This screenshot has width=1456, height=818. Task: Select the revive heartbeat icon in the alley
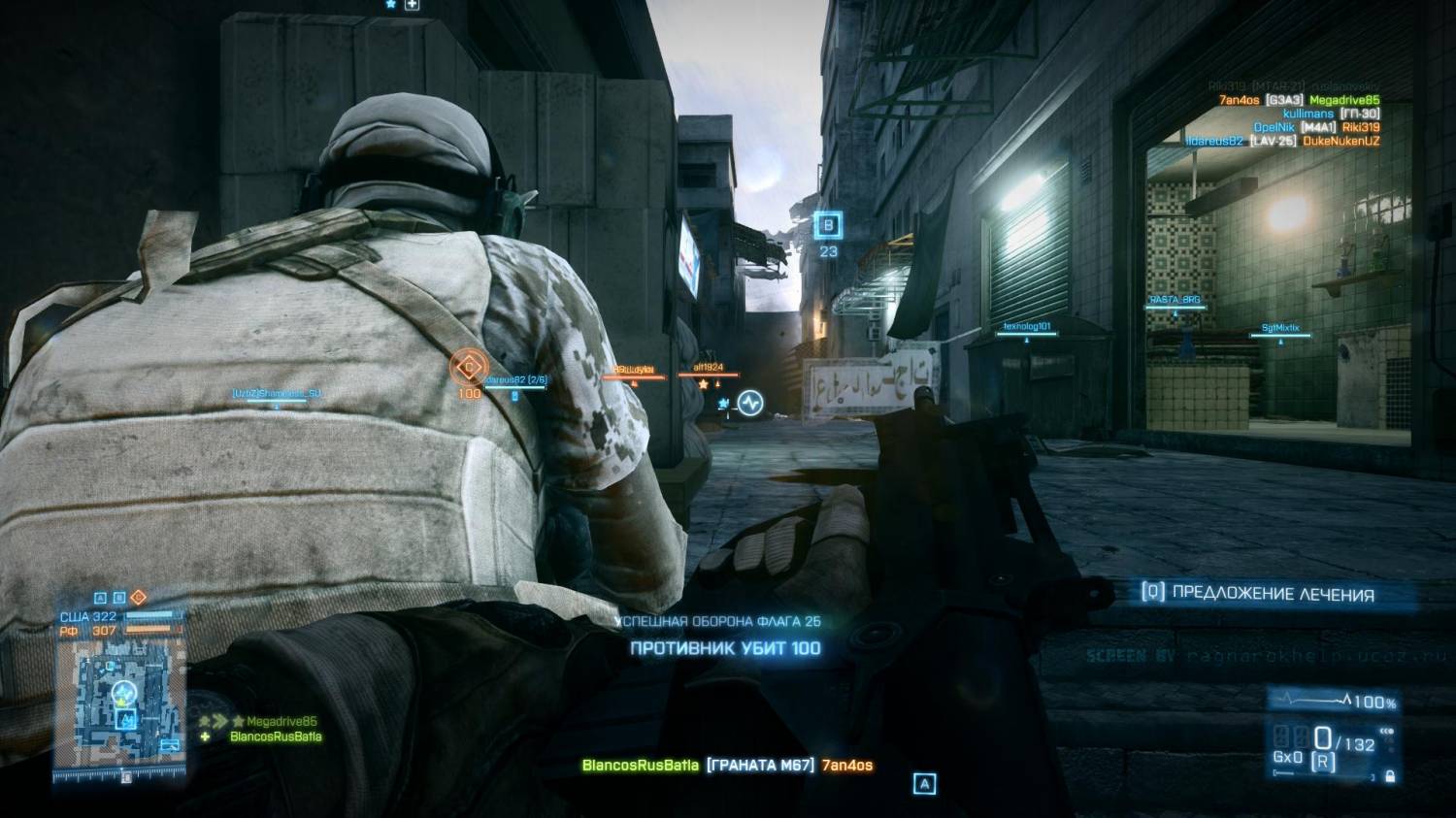(750, 402)
